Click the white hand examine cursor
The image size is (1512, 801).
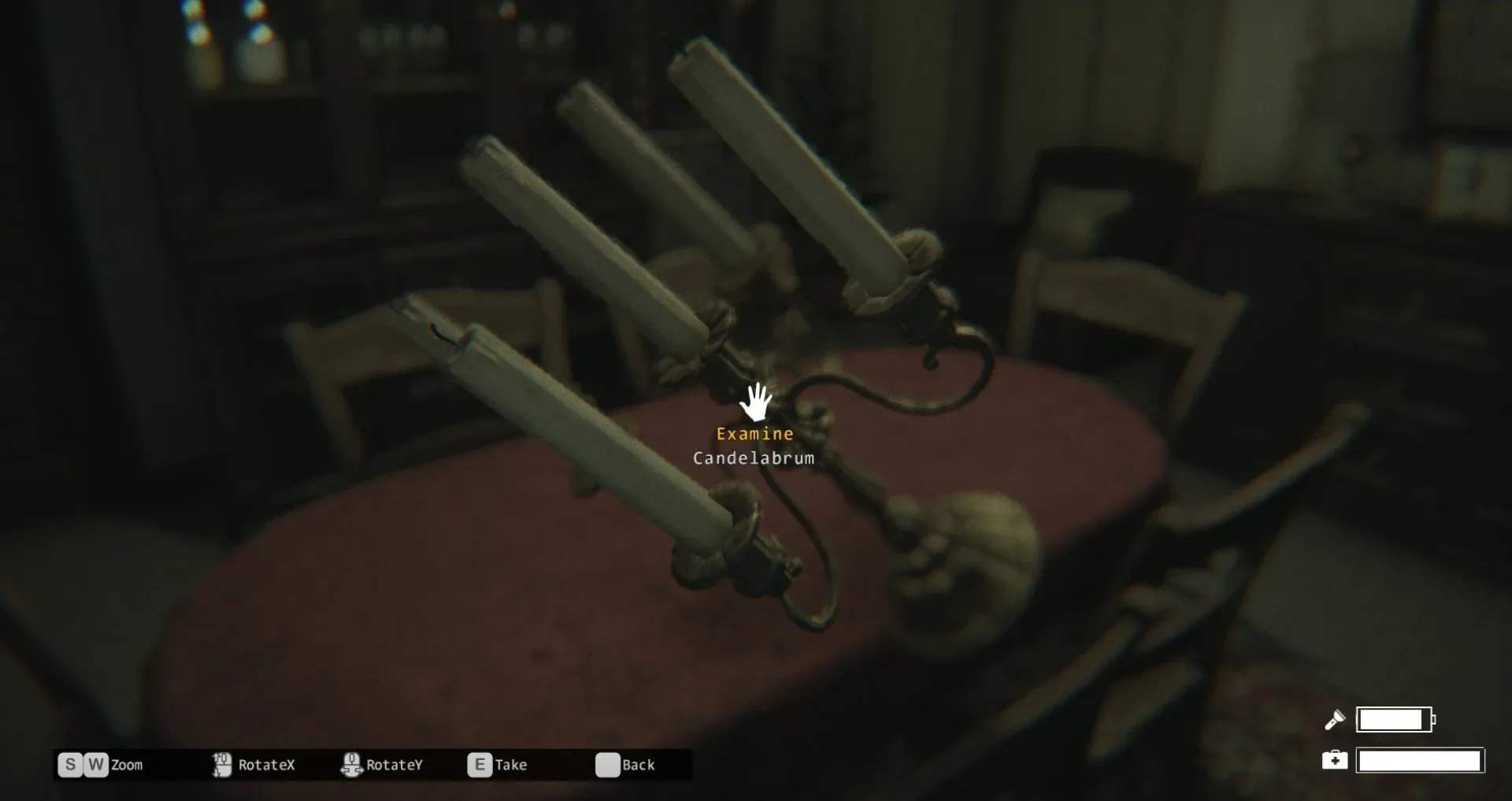pyautogui.click(x=757, y=403)
